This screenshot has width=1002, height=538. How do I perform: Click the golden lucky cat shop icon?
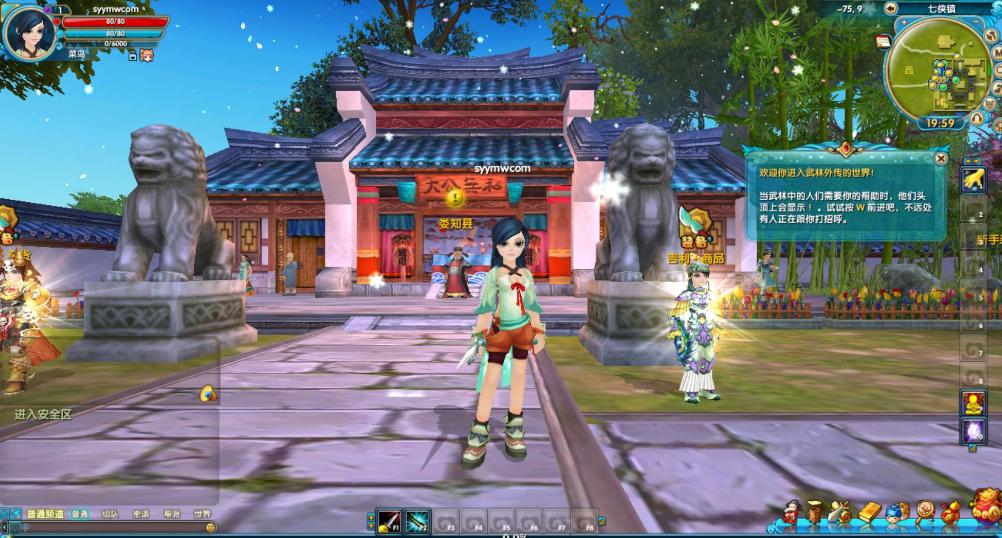coord(985,505)
